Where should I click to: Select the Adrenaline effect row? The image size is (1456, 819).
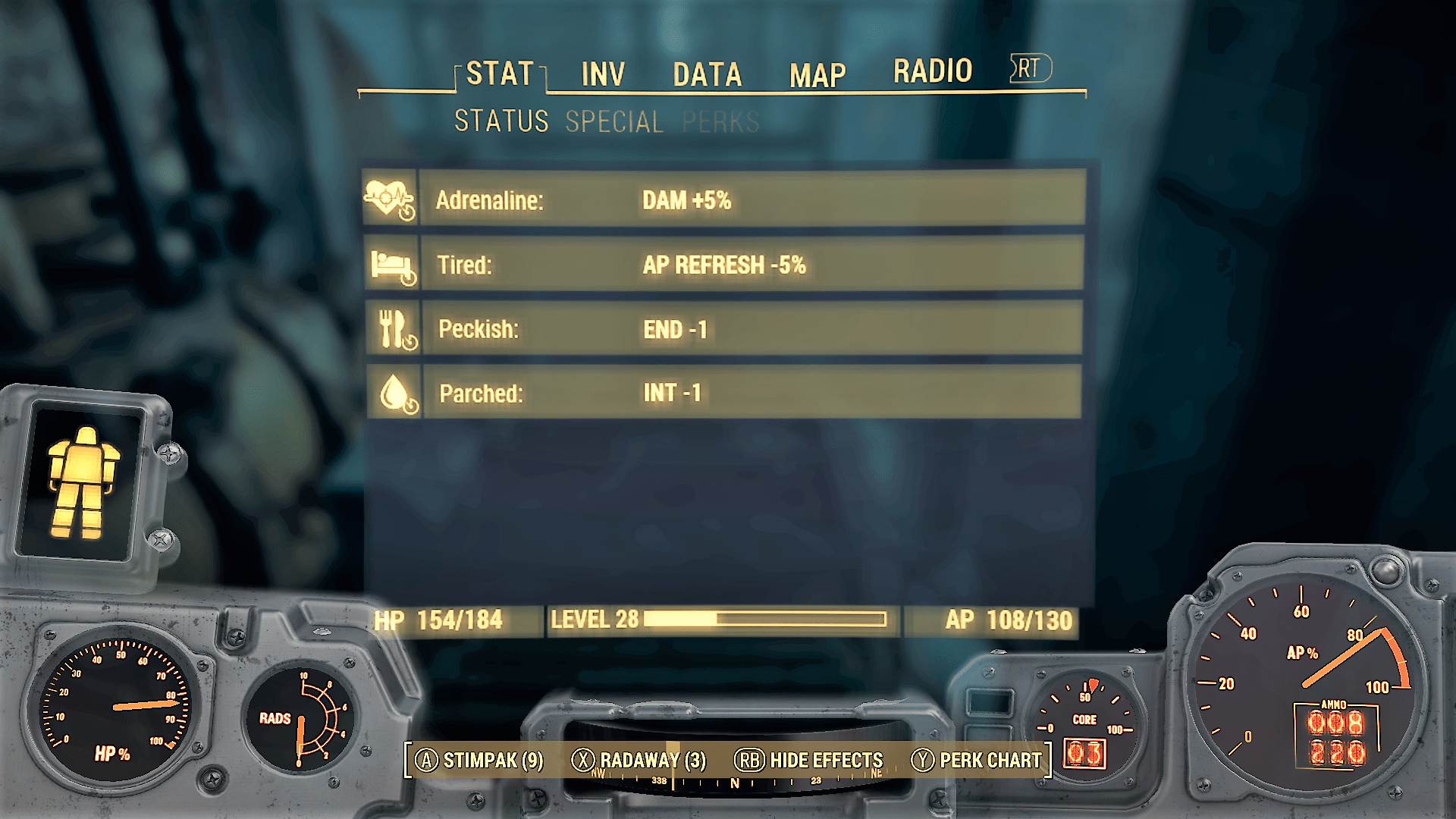[724, 200]
